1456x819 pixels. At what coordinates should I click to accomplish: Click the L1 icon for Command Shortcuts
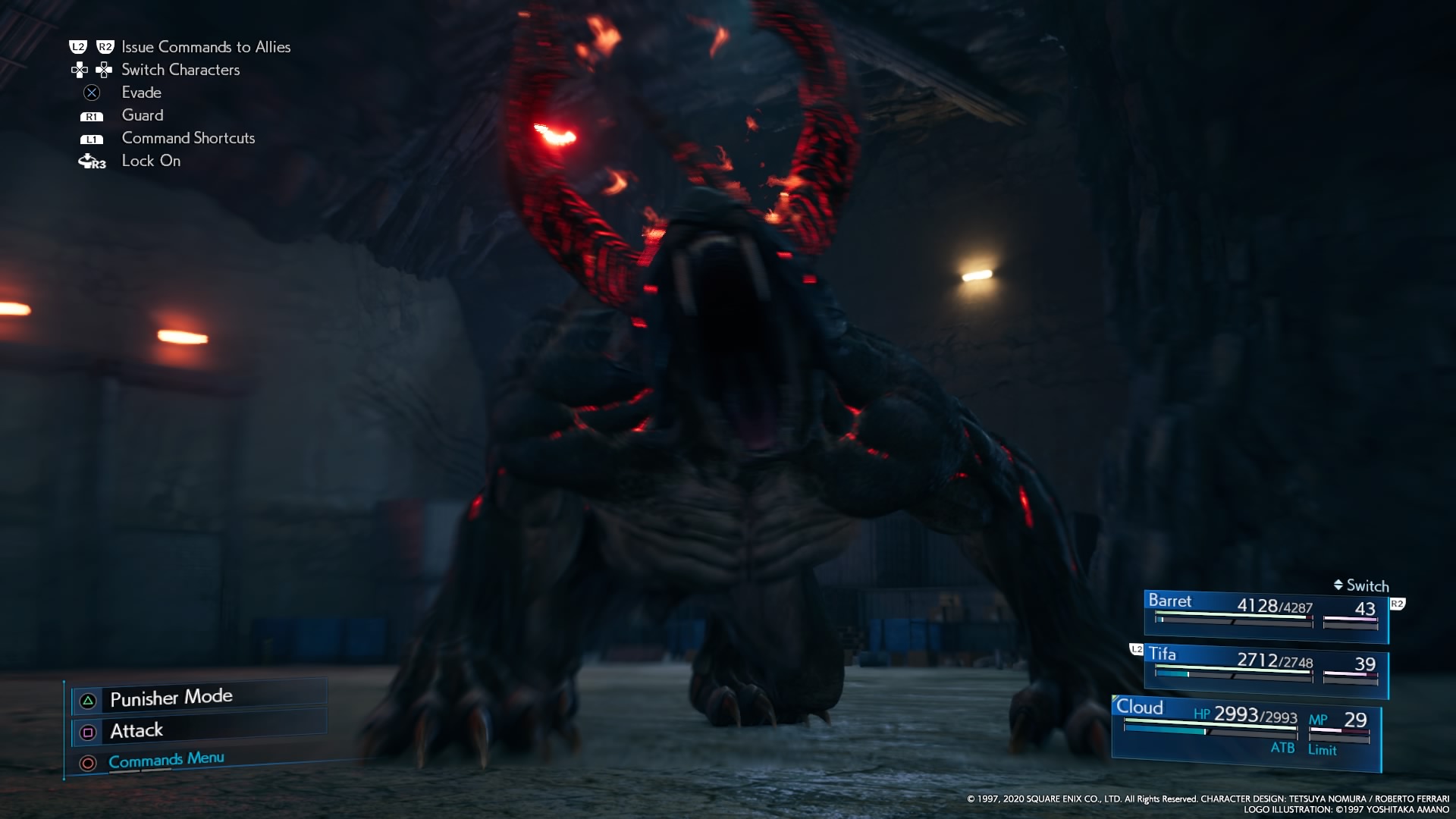(x=91, y=138)
